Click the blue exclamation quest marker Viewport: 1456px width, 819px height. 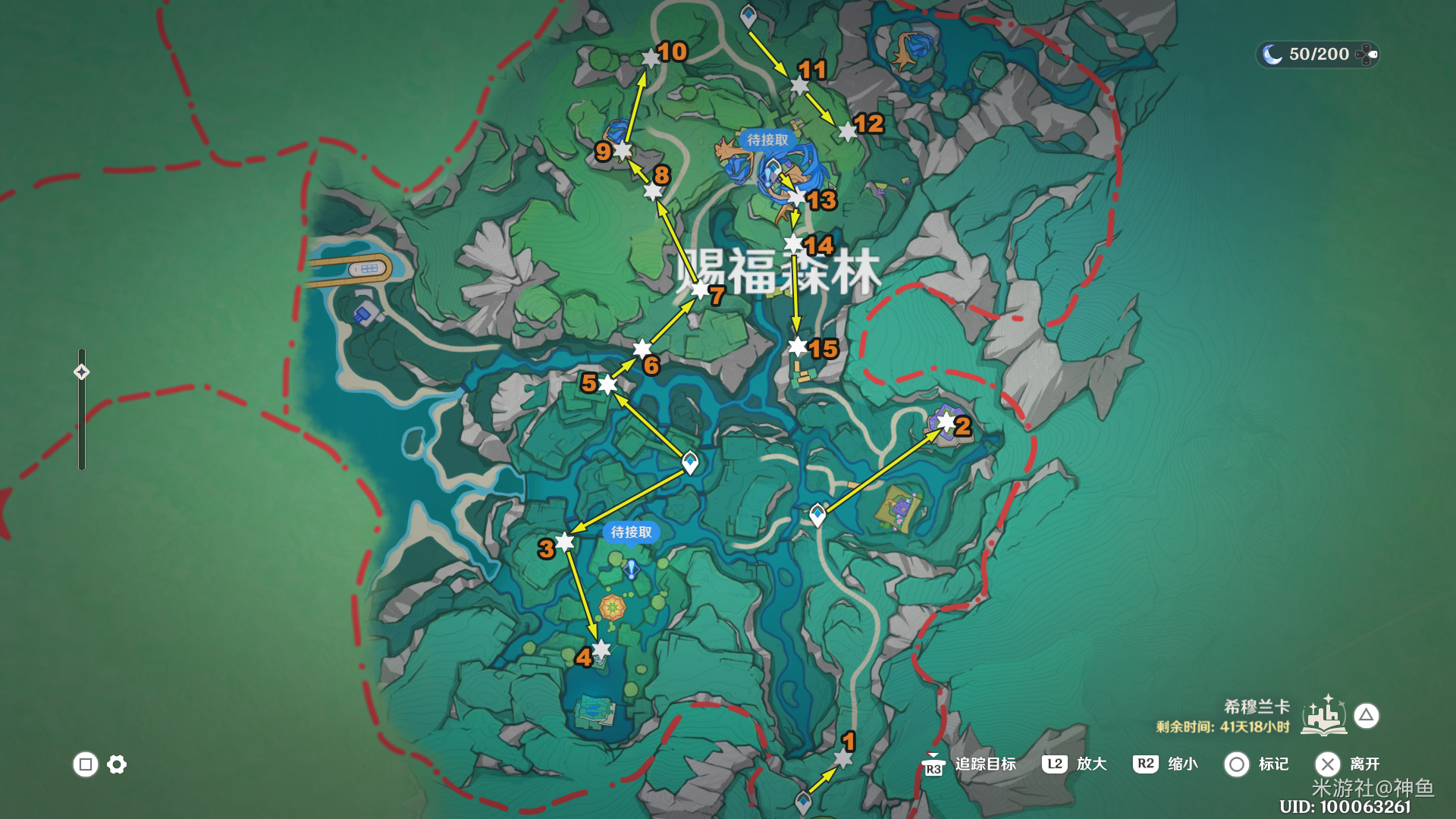[x=631, y=569]
